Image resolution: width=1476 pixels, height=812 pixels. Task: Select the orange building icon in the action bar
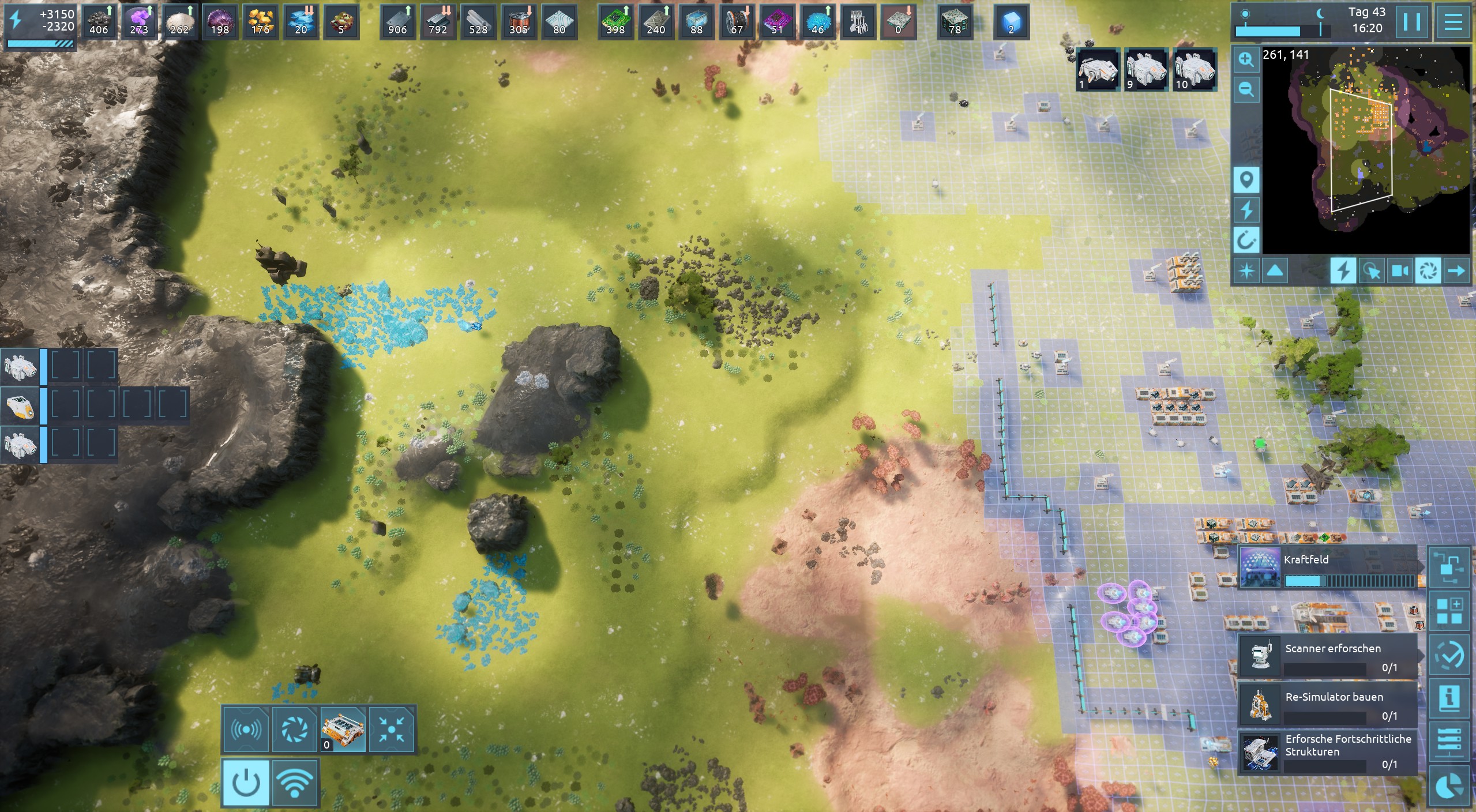click(x=343, y=730)
